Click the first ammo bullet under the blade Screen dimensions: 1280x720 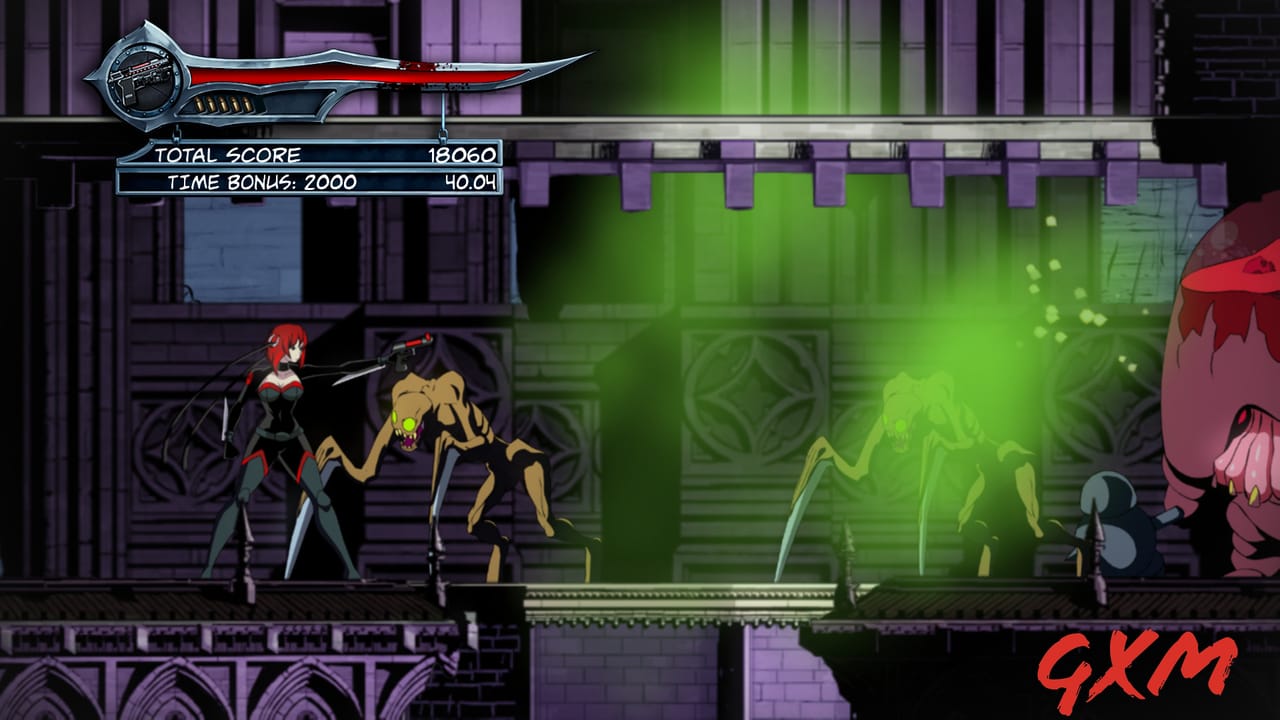(x=200, y=103)
